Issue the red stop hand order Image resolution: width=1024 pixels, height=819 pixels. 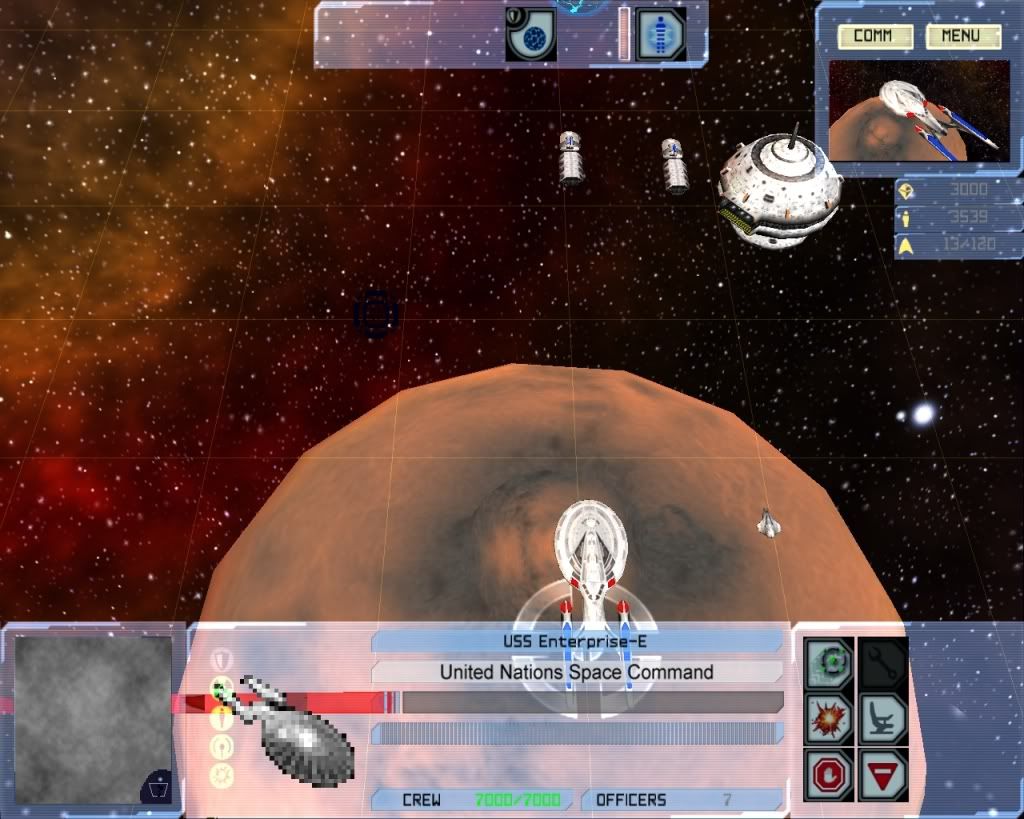coord(830,774)
